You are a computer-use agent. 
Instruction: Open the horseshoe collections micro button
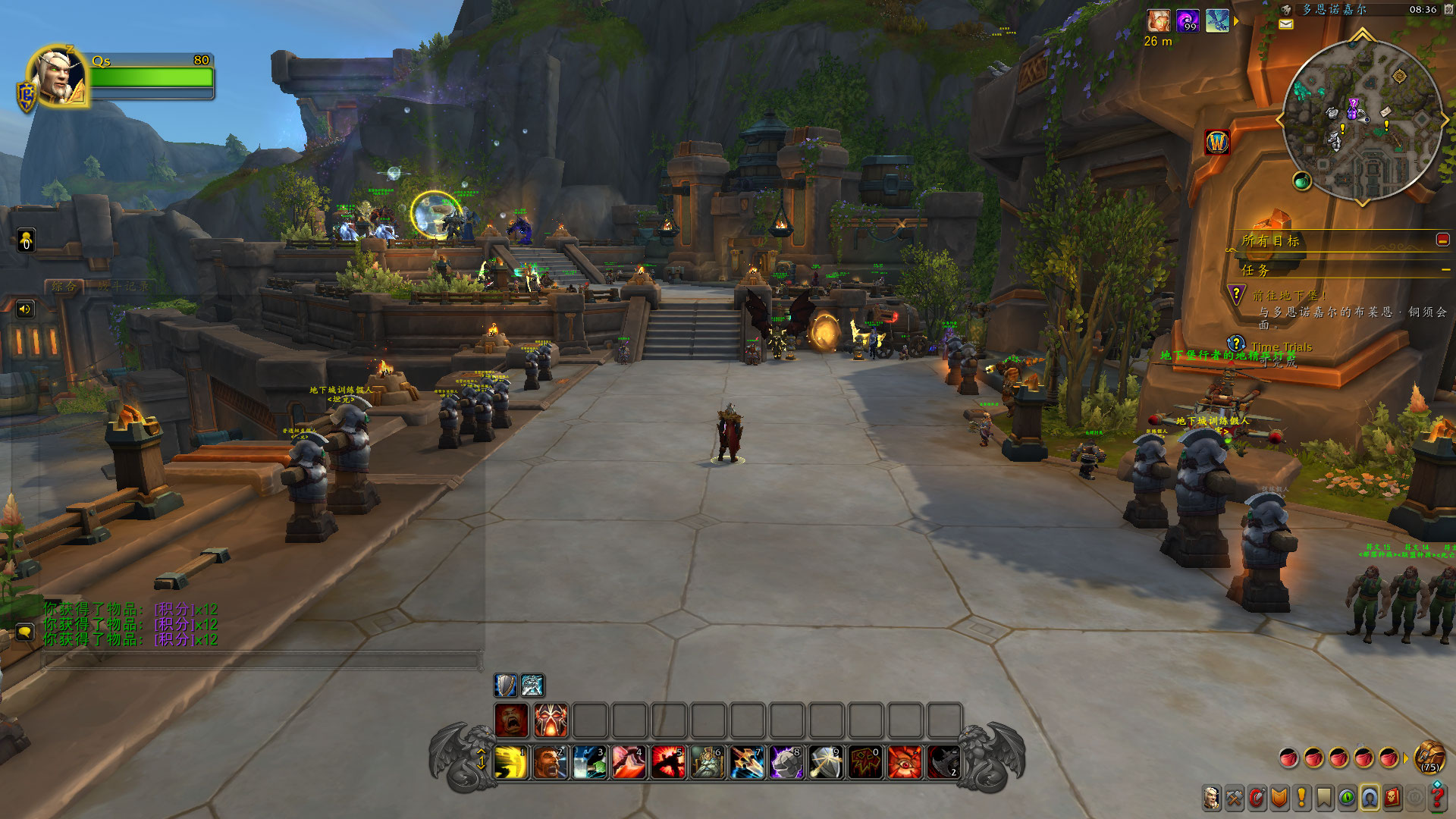[1370, 798]
